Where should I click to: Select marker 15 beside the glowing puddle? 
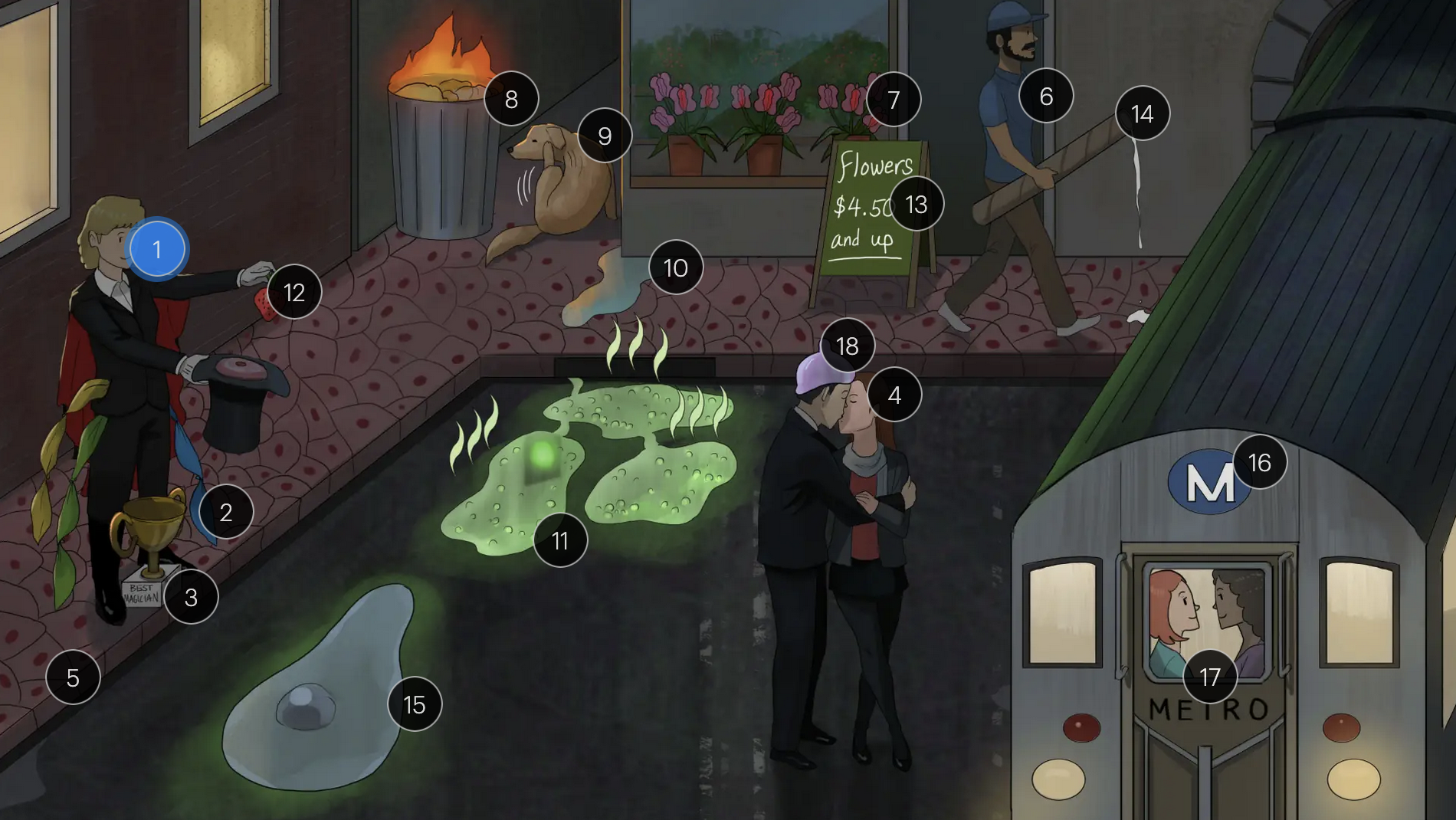pos(415,704)
